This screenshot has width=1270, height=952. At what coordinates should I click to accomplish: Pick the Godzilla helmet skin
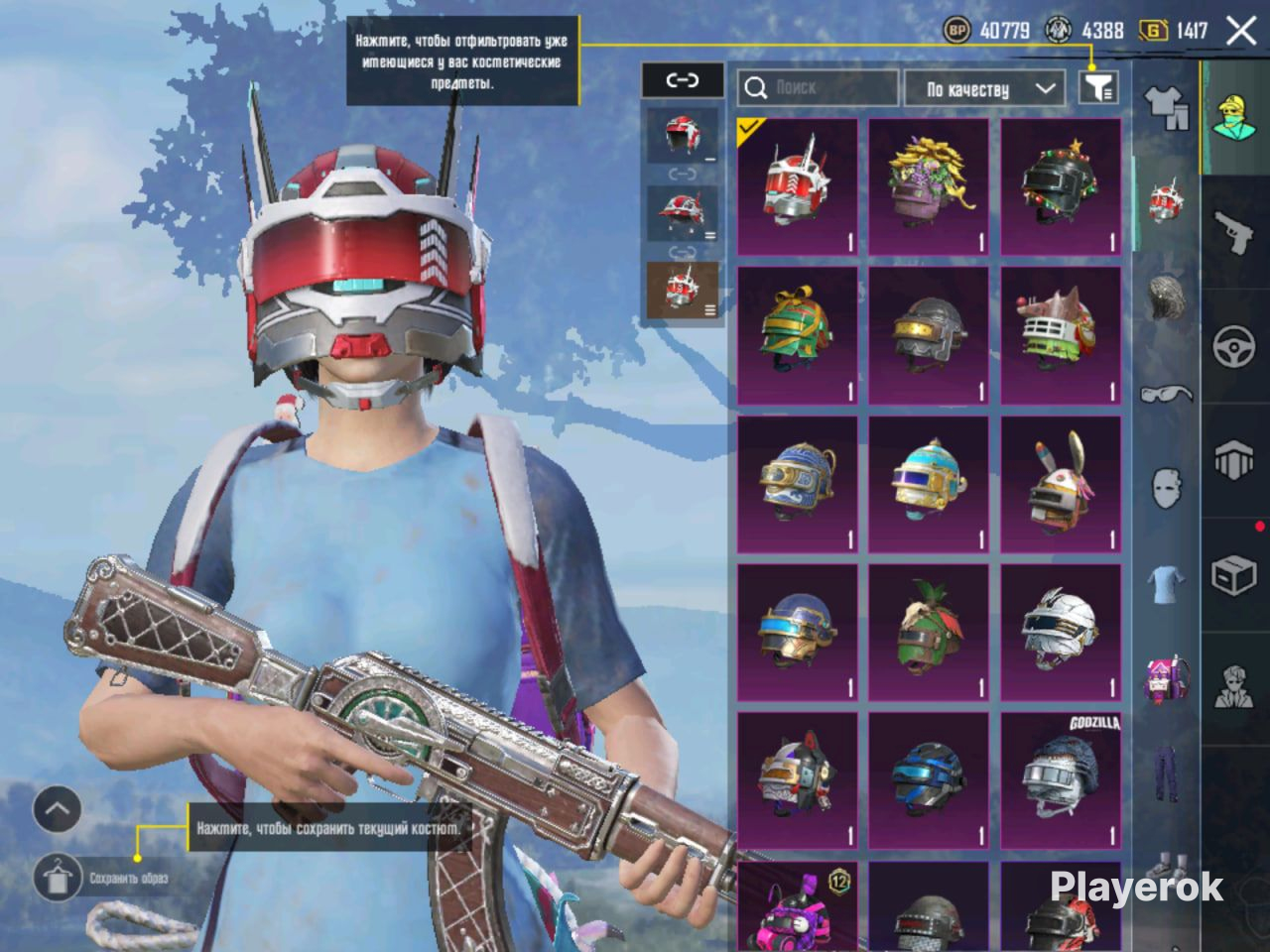(x=1061, y=779)
